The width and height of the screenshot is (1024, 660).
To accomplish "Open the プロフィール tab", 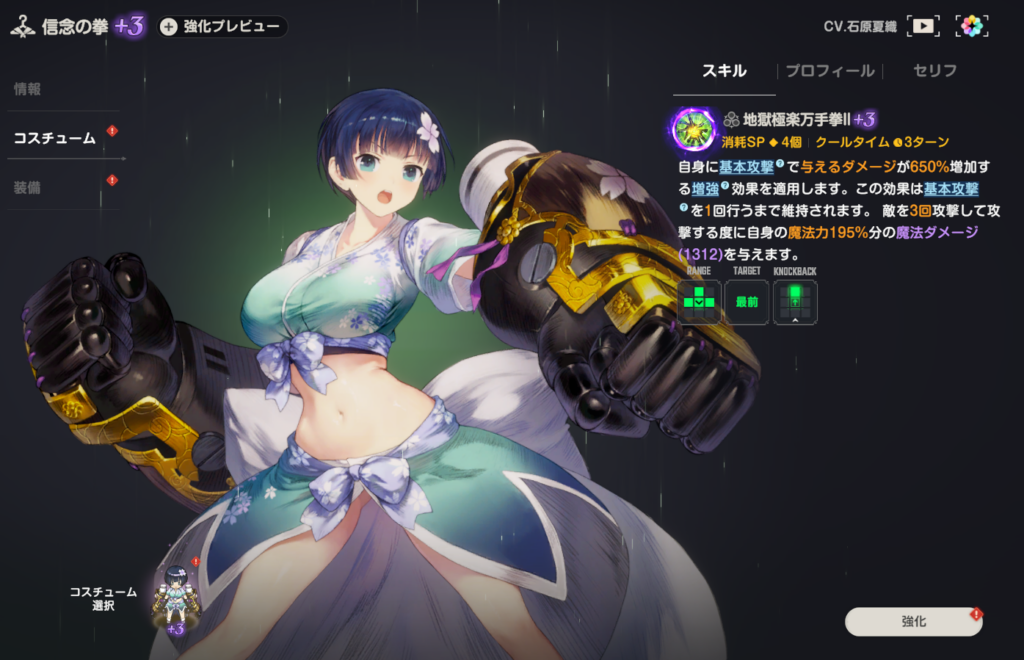I will (829, 71).
